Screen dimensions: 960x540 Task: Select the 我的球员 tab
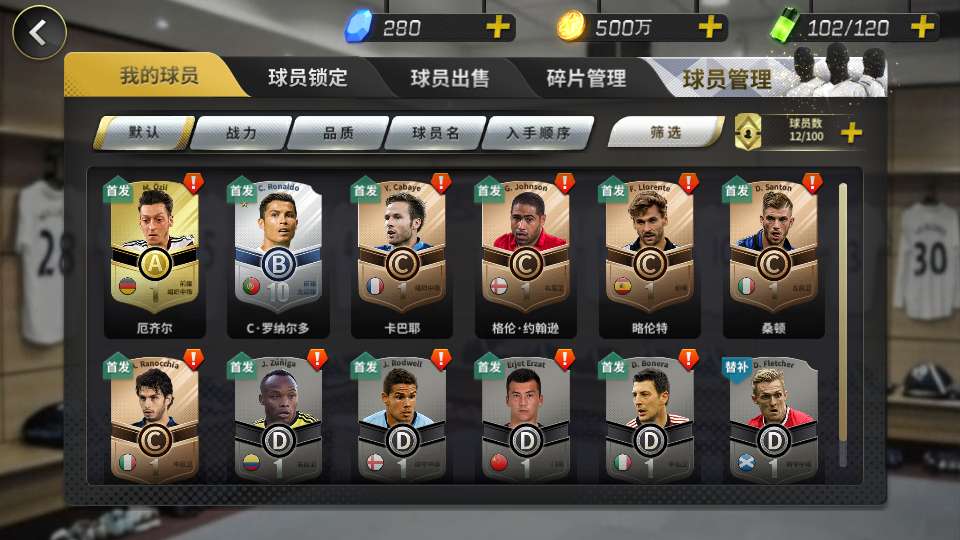(x=158, y=76)
